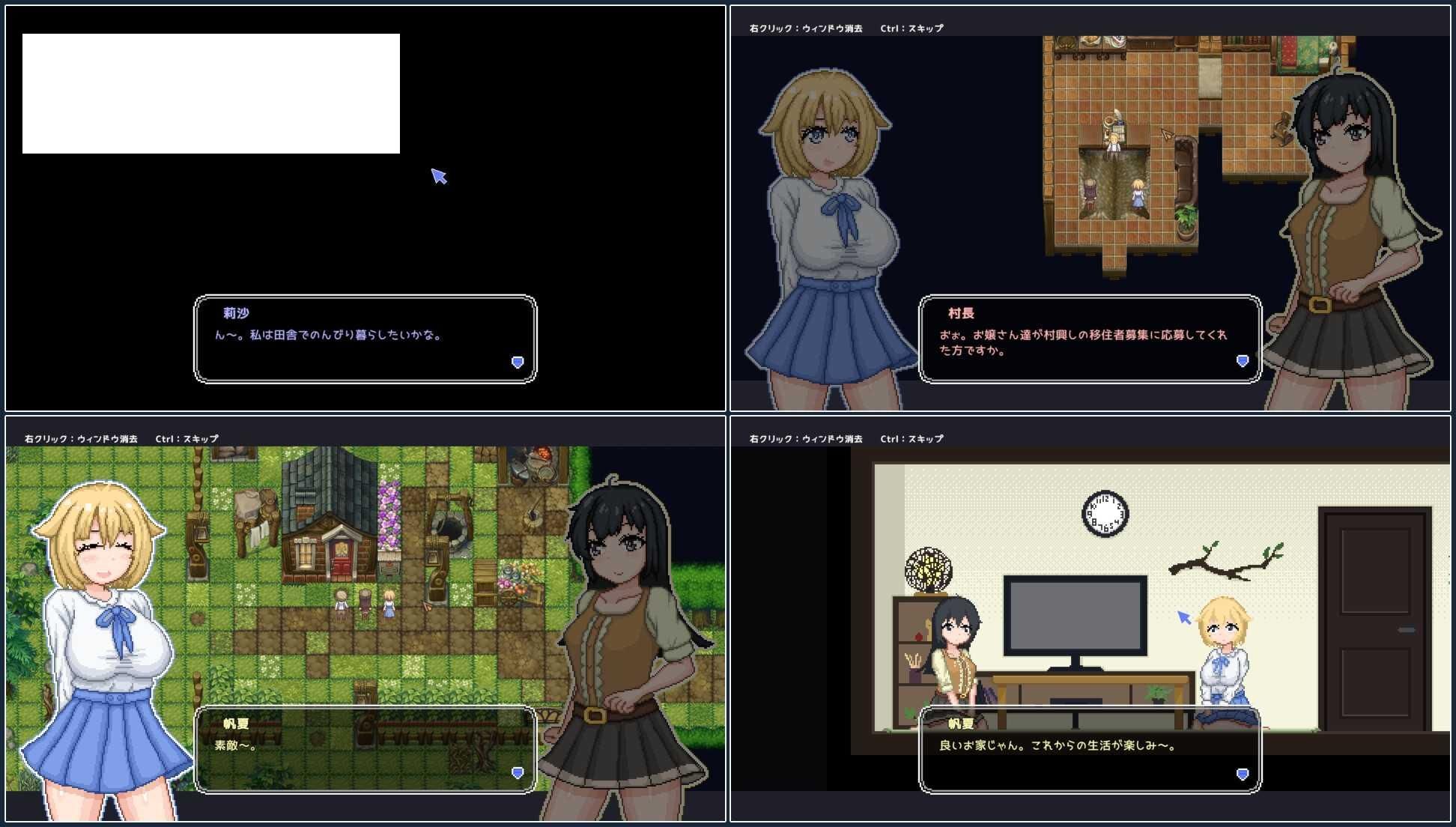Advance 莉沙's dialogue about countryside life
This screenshot has width=1456, height=827.
pos(365,339)
